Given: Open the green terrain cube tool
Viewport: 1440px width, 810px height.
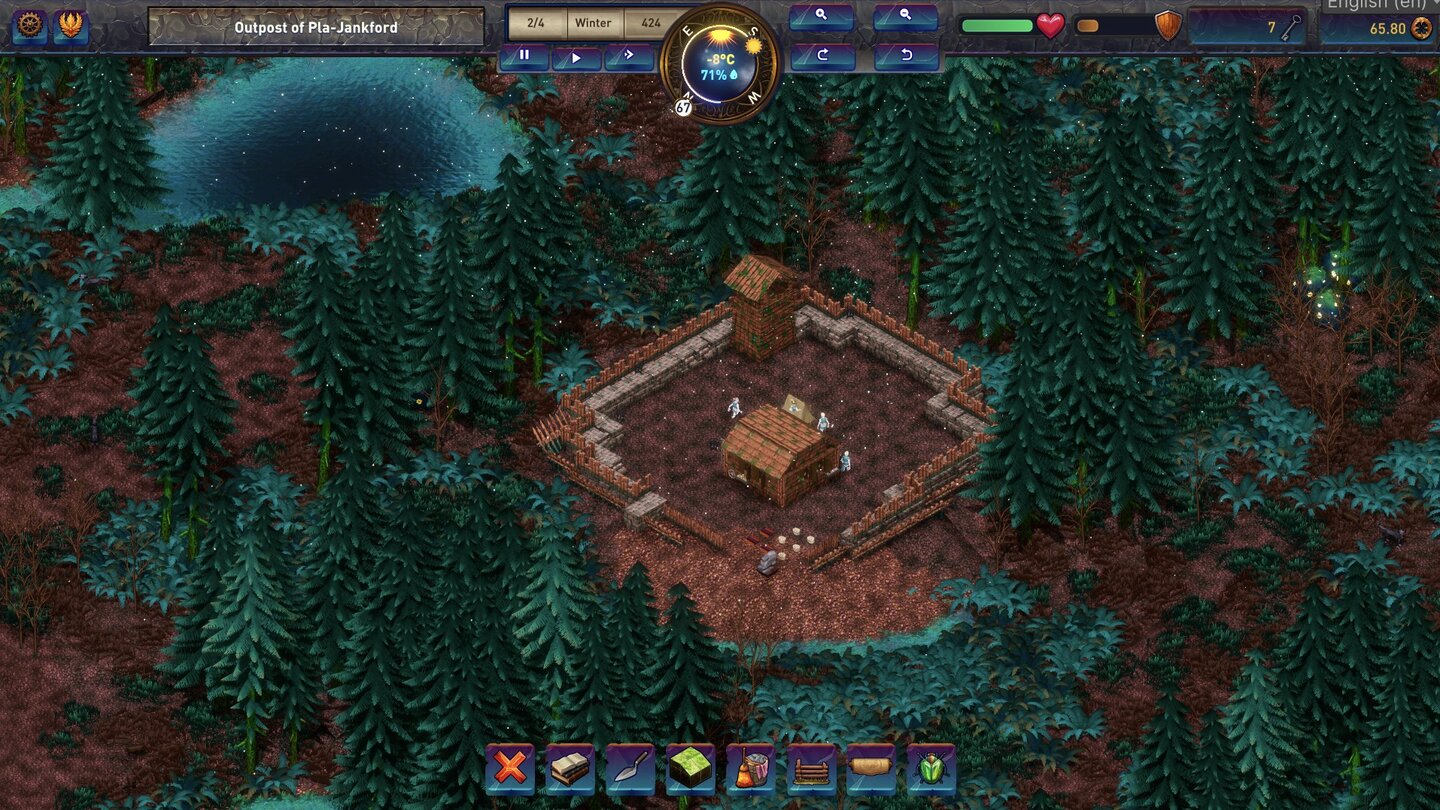Looking at the screenshot, I should 691,770.
